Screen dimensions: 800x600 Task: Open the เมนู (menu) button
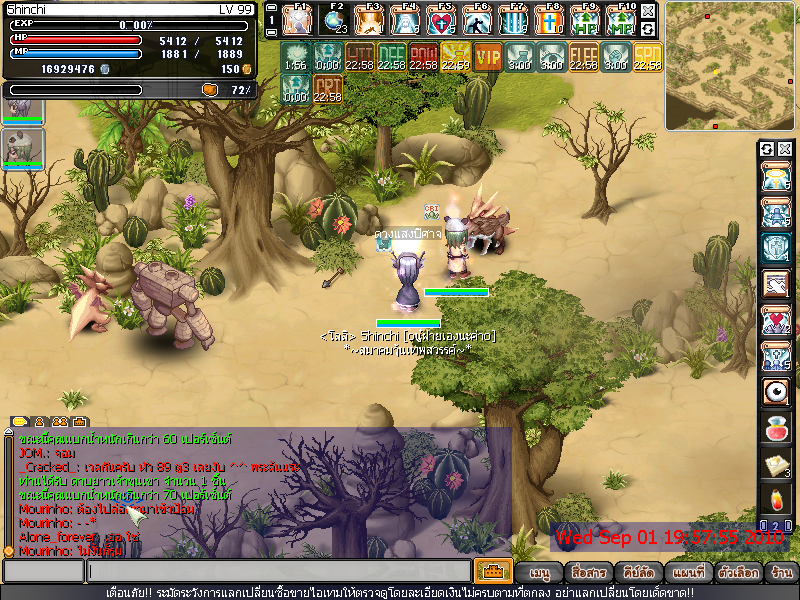(x=540, y=573)
